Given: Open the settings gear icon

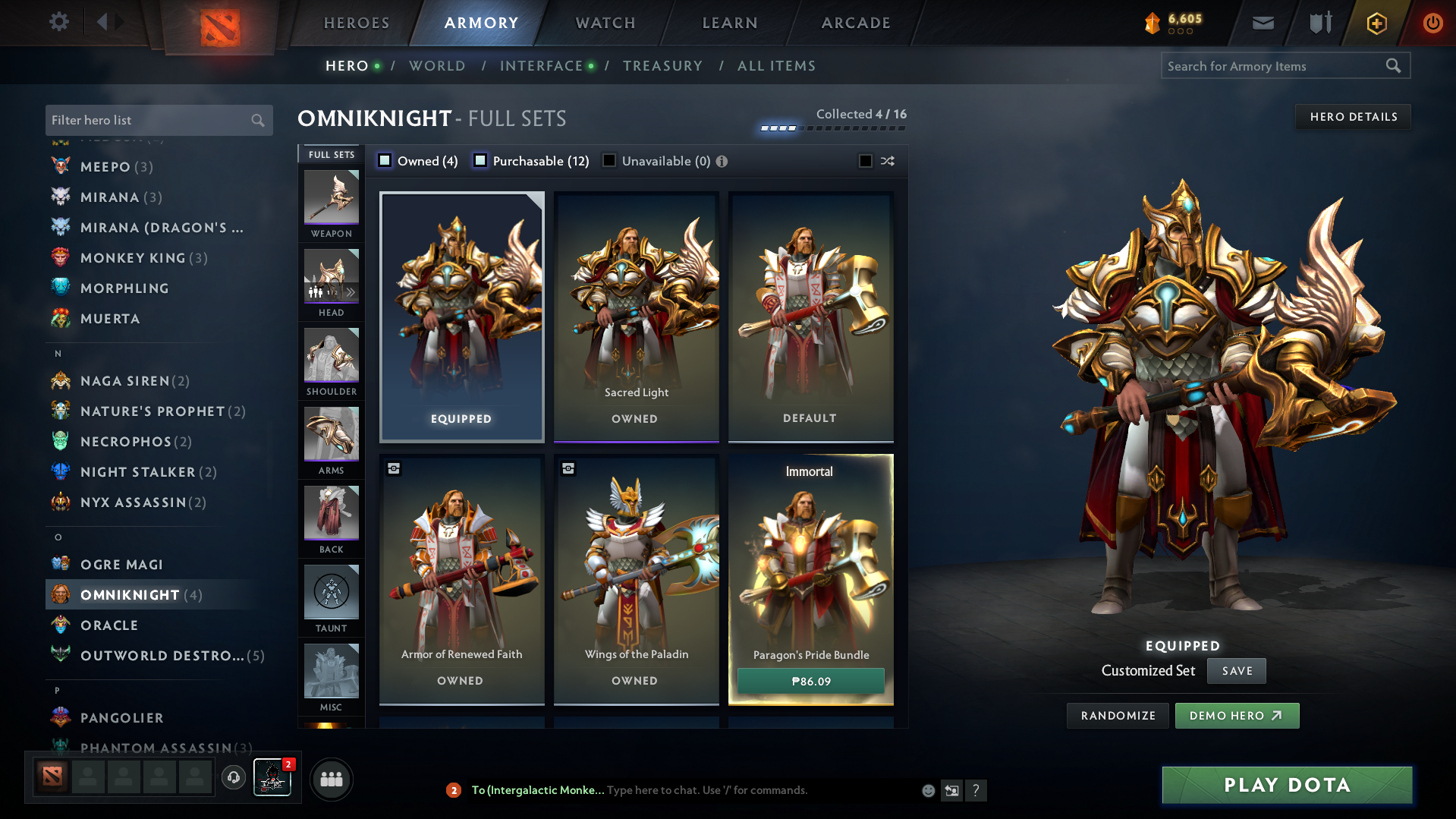Looking at the screenshot, I should click(59, 22).
